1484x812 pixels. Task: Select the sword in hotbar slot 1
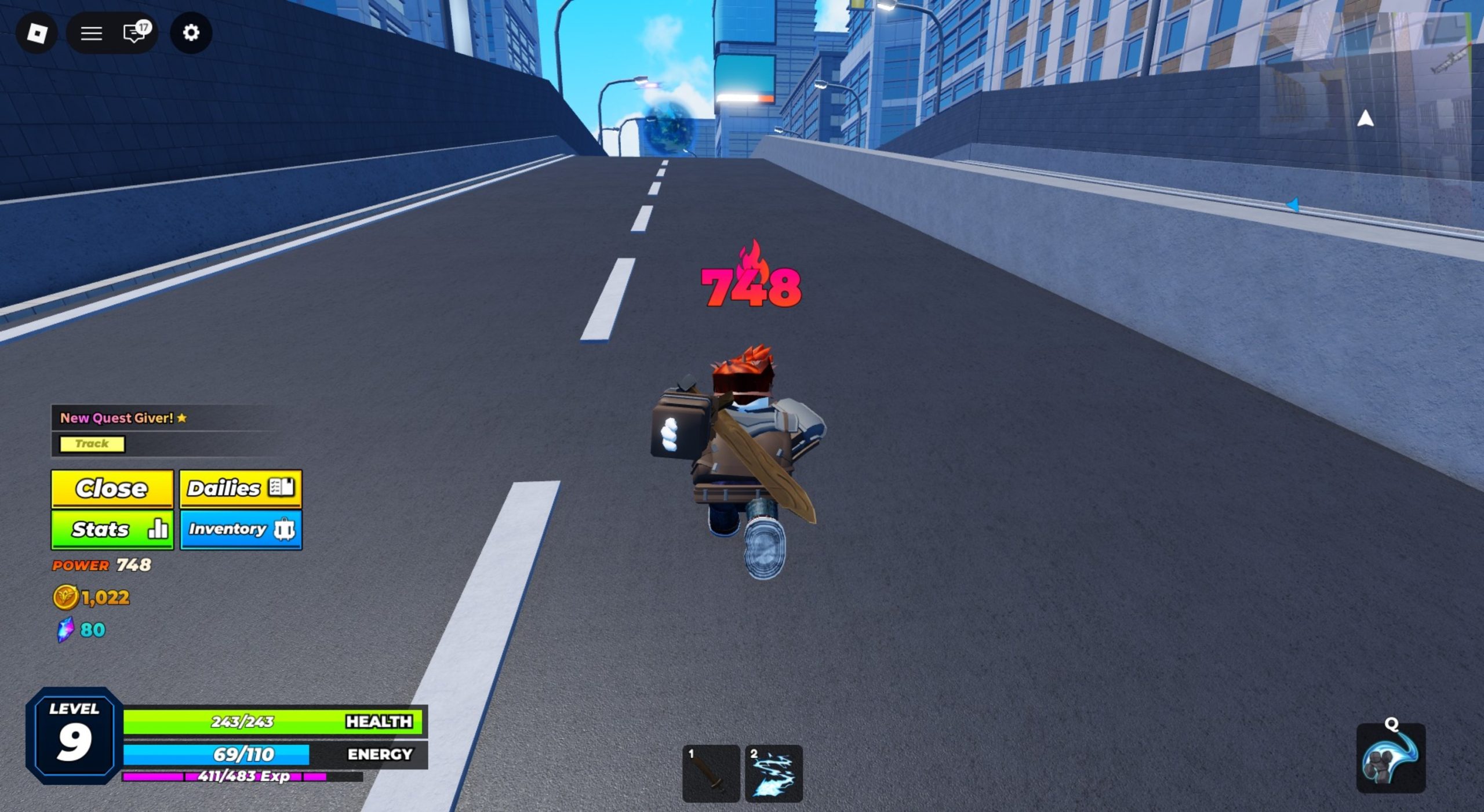[711, 773]
